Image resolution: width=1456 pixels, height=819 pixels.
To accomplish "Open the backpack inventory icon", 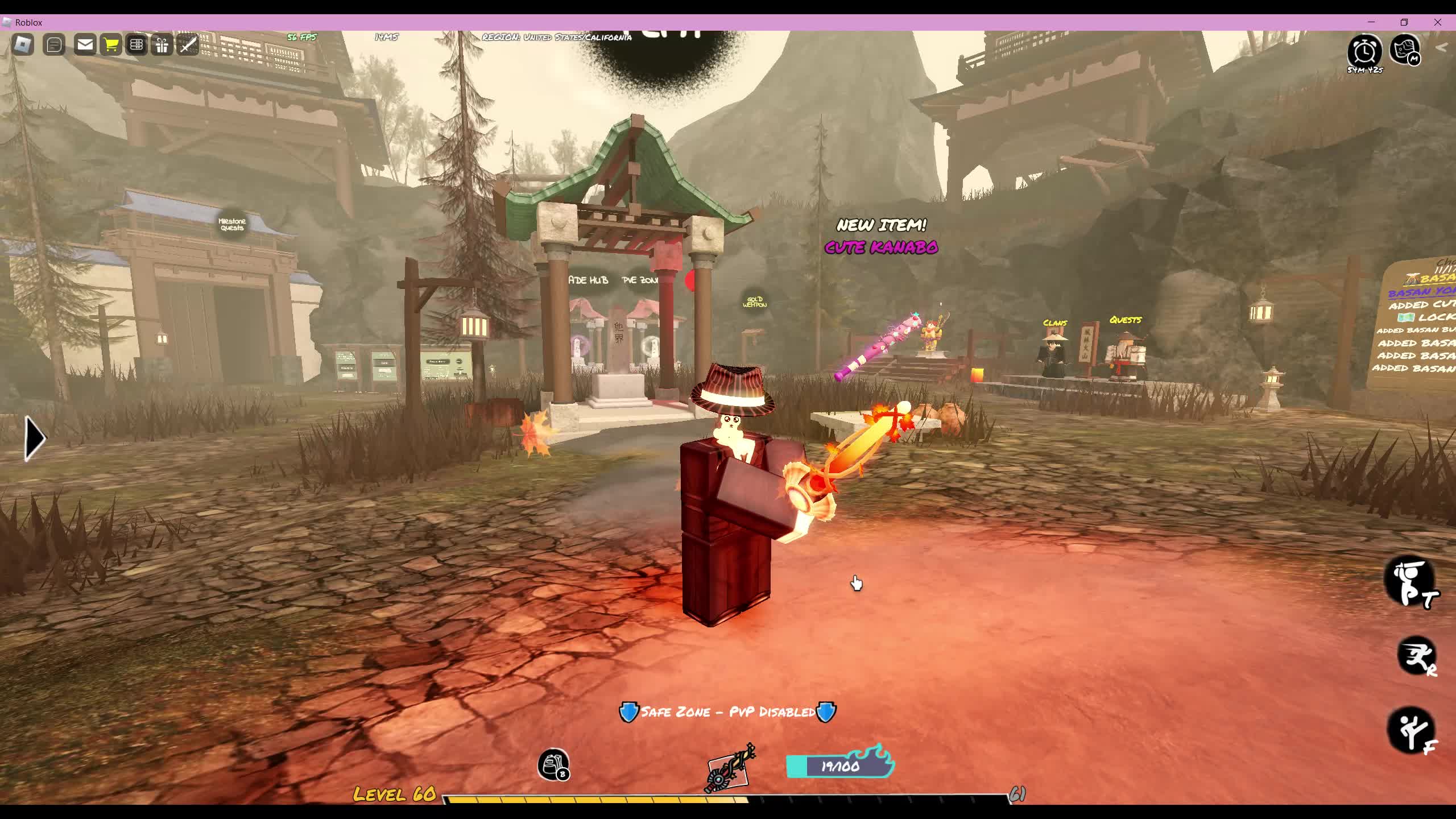I will click(553, 765).
